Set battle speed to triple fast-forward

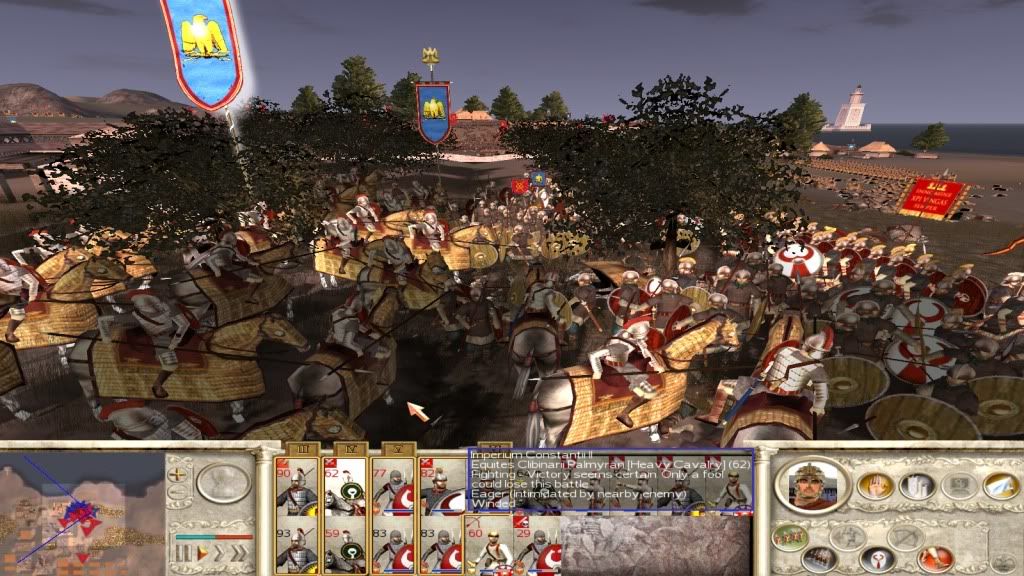(240, 552)
